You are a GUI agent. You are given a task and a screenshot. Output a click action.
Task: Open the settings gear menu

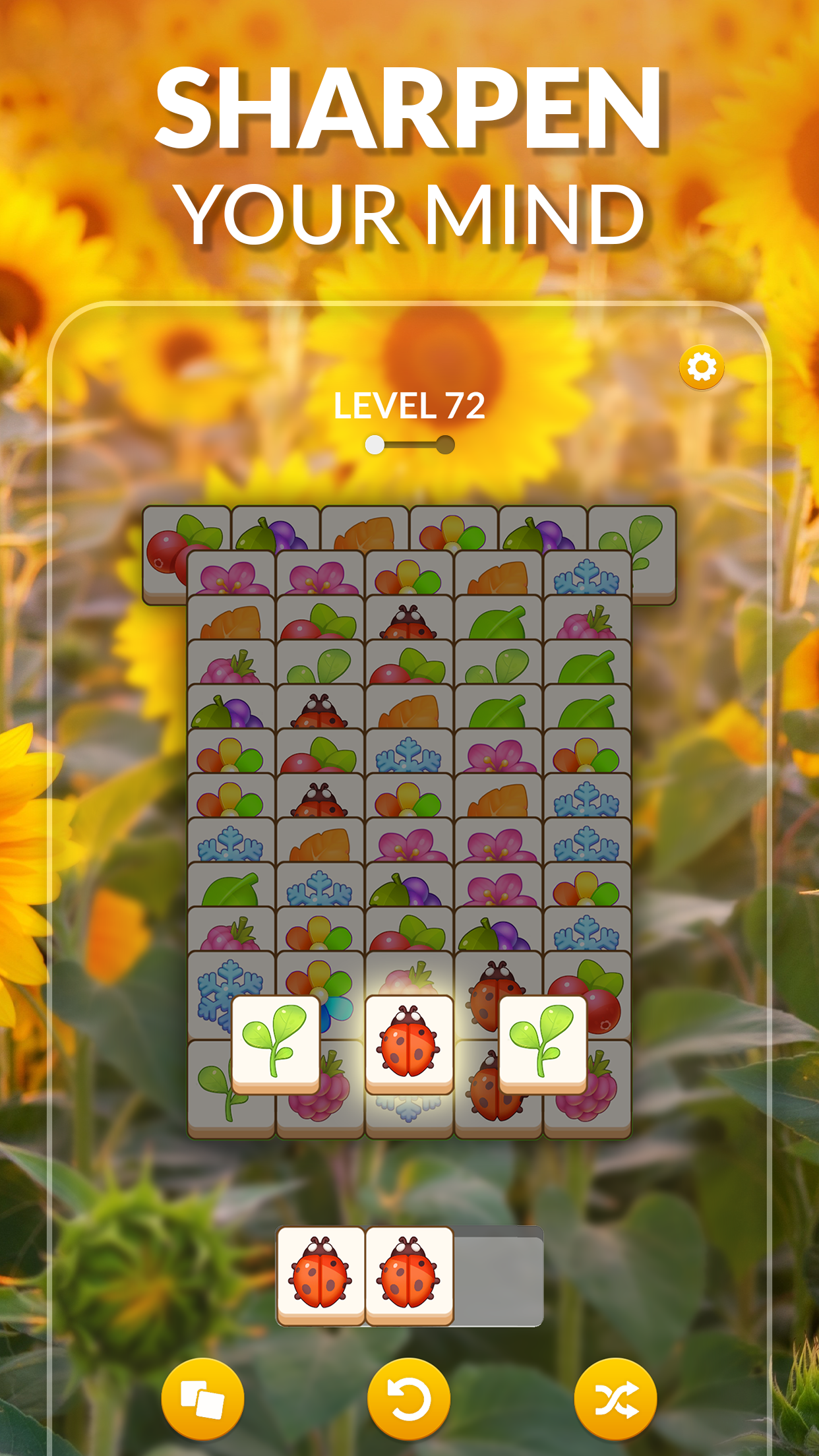pos(702,367)
